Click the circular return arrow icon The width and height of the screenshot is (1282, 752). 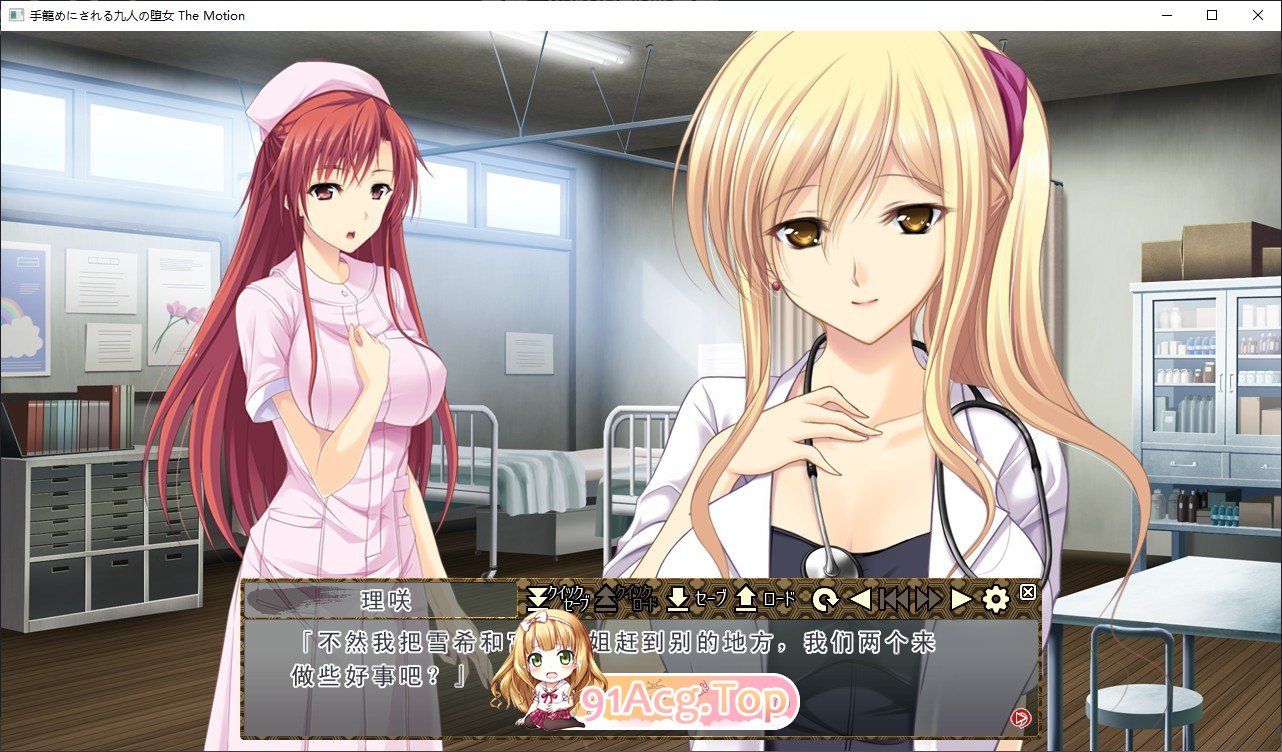click(826, 597)
